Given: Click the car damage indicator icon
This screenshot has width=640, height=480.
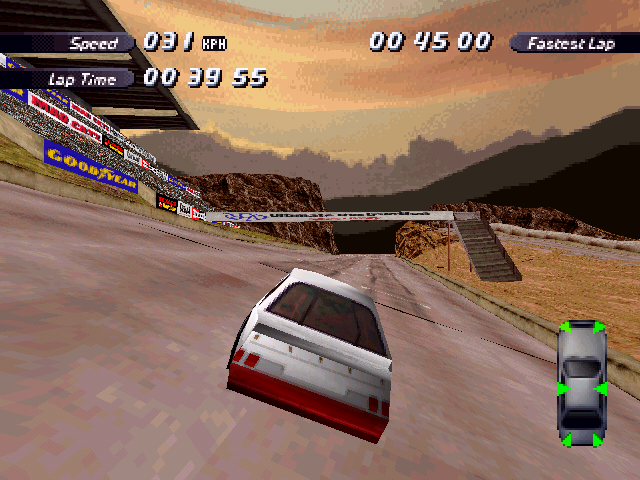Looking at the screenshot, I should (x=581, y=383).
